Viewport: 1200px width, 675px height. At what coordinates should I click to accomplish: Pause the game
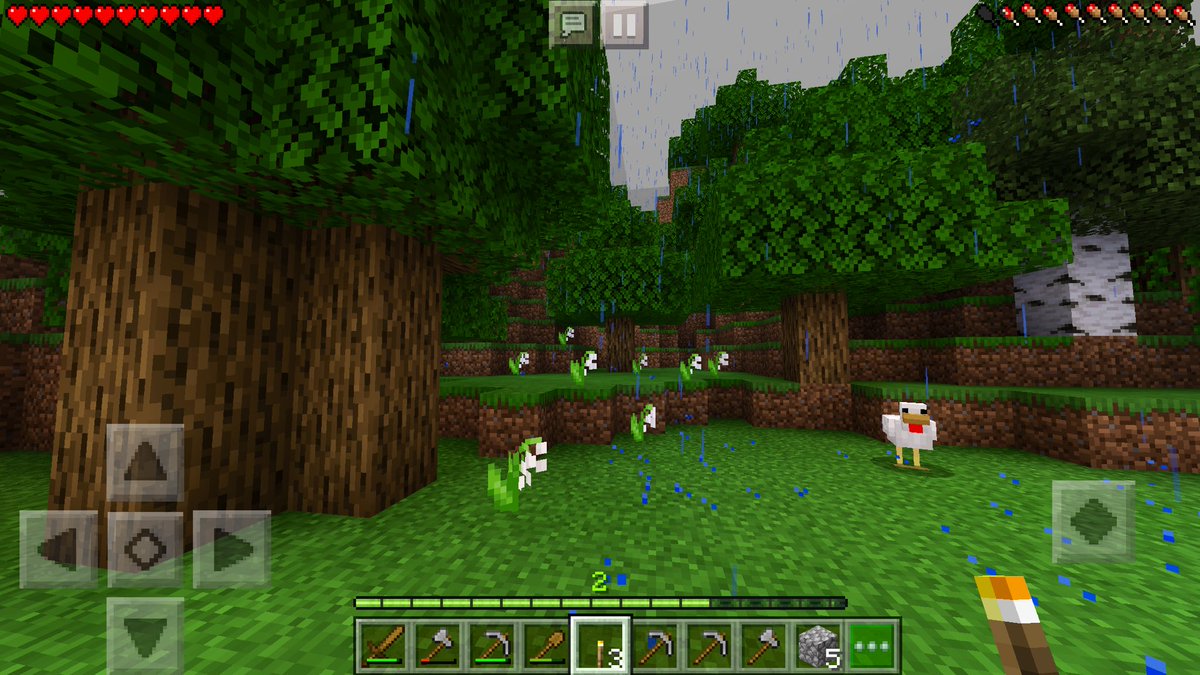(x=624, y=24)
